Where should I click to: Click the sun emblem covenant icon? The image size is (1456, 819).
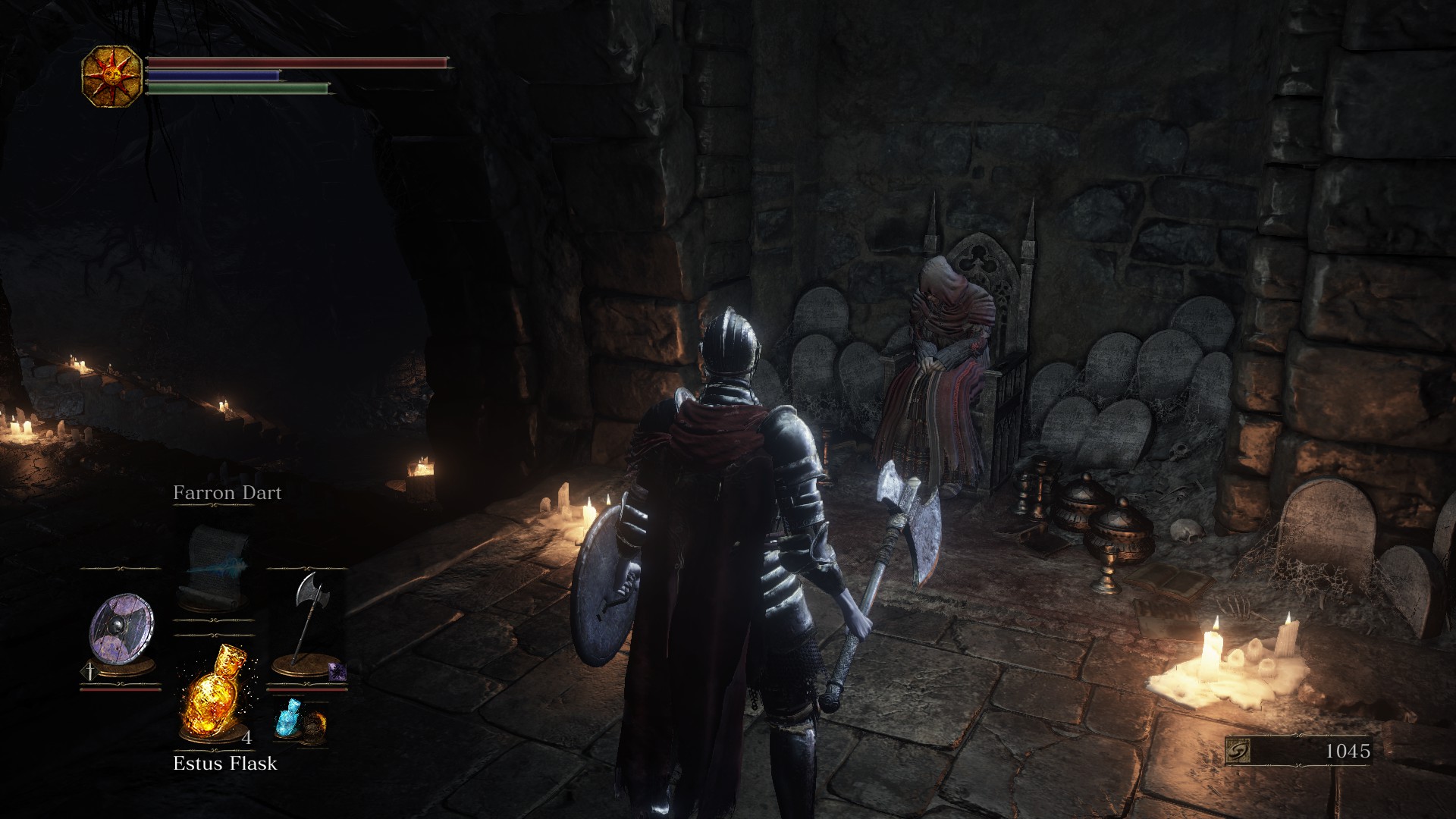pyautogui.click(x=111, y=76)
